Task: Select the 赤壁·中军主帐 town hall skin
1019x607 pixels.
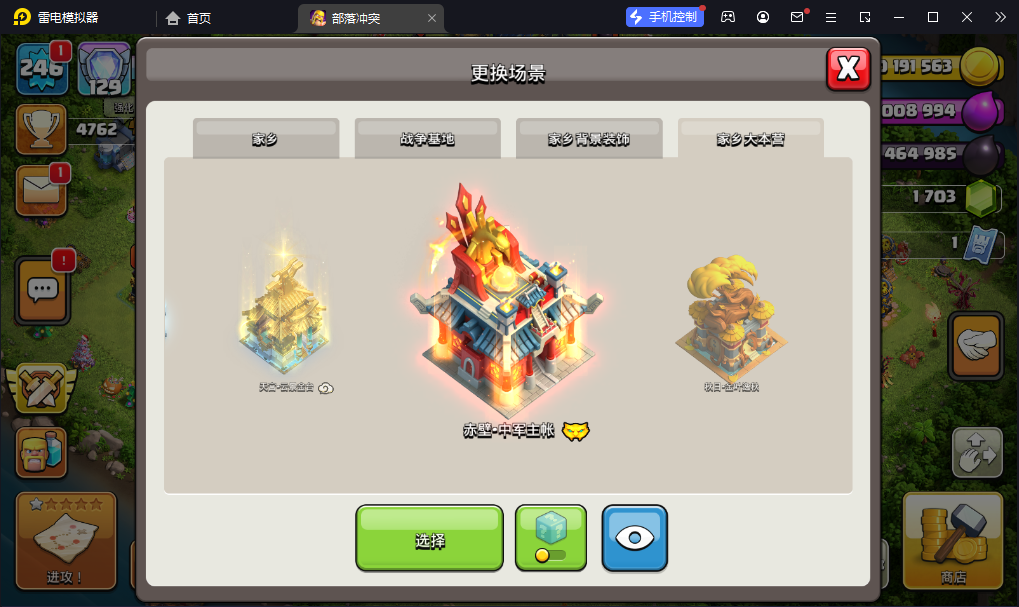Action: click(507, 300)
